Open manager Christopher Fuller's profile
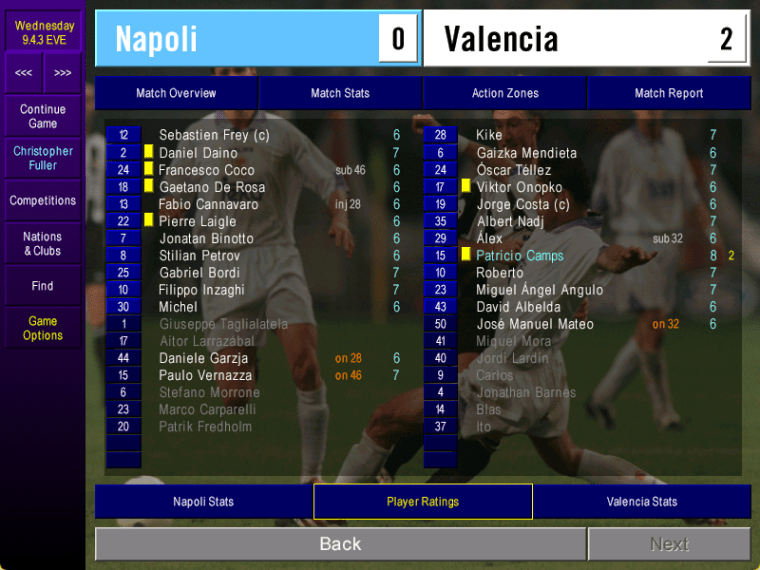 (43, 158)
